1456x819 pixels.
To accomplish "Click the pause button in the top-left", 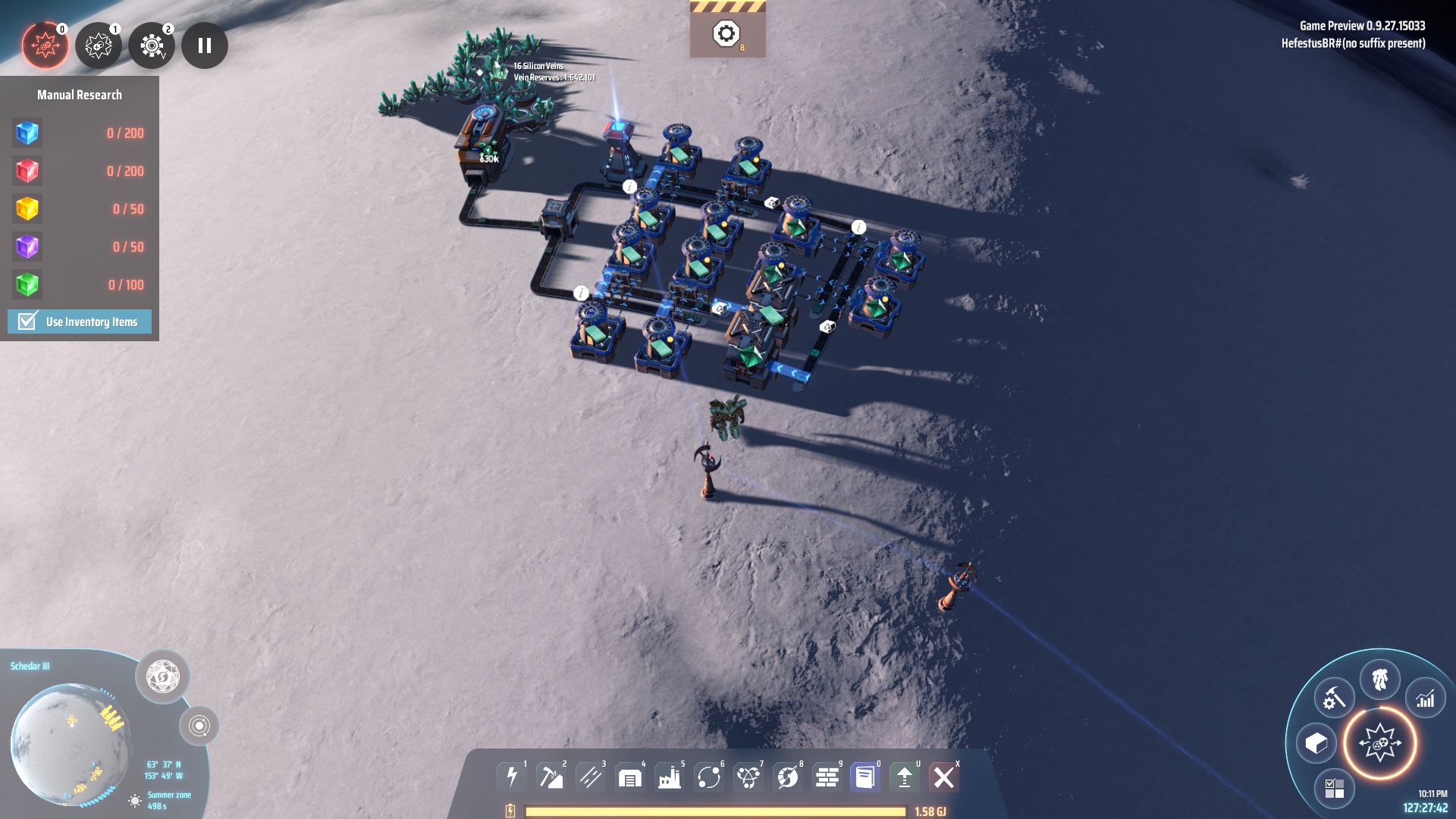I will pyautogui.click(x=204, y=45).
